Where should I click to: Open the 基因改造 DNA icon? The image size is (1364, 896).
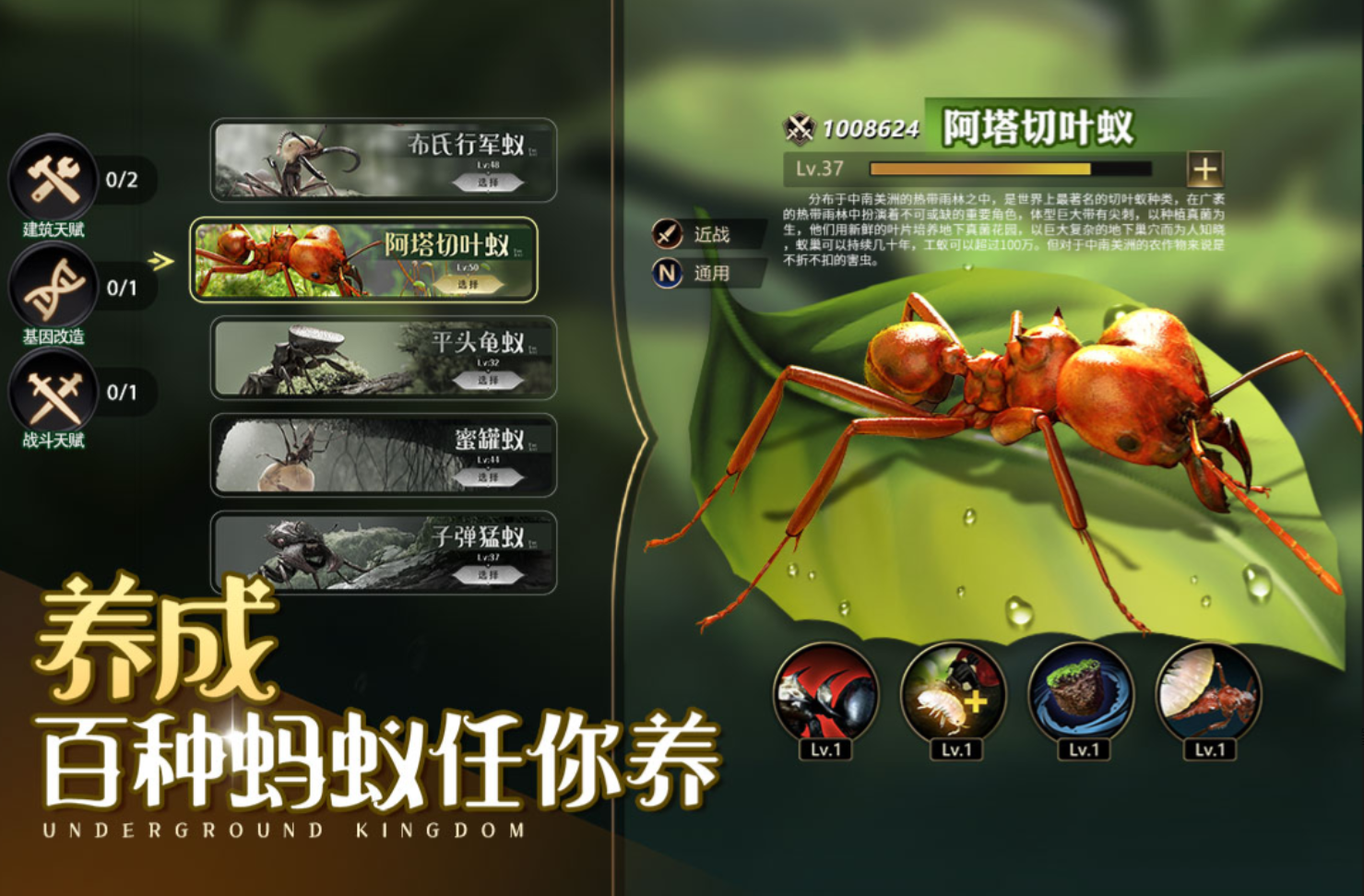[x=53, y=287]
